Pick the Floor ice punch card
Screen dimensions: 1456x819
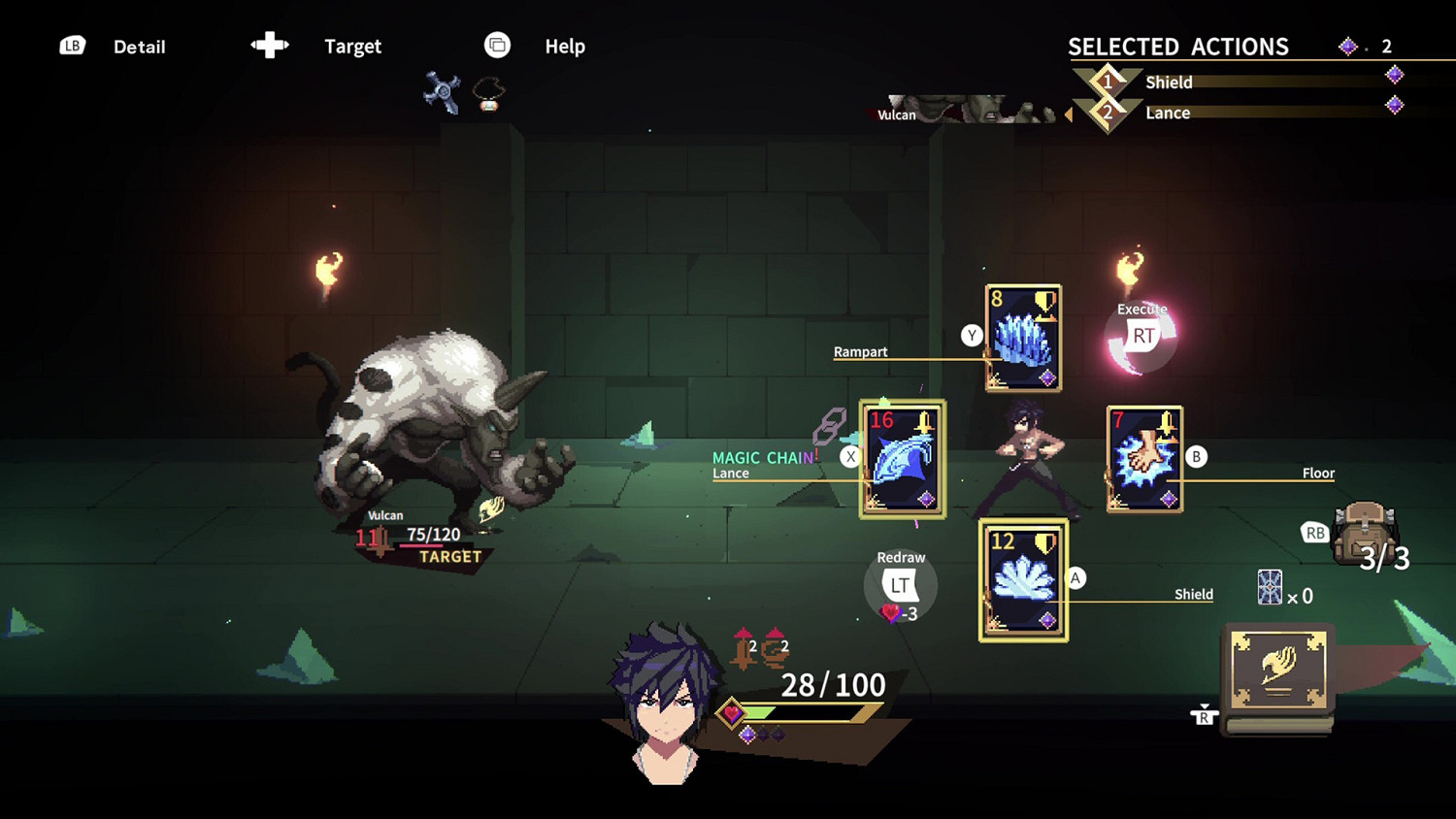click(1144, 459)
